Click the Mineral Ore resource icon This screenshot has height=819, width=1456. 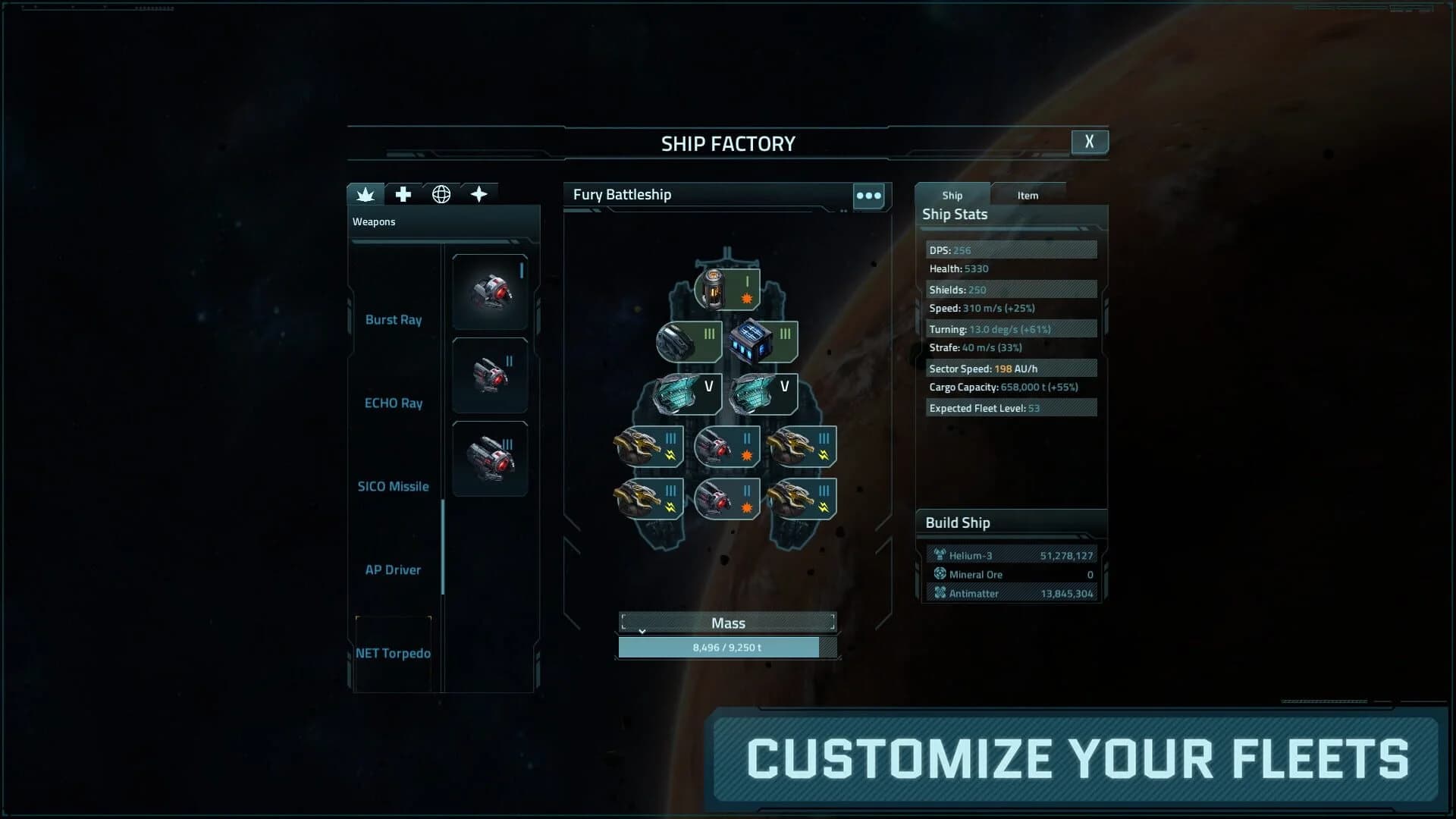tap(939, 574)
